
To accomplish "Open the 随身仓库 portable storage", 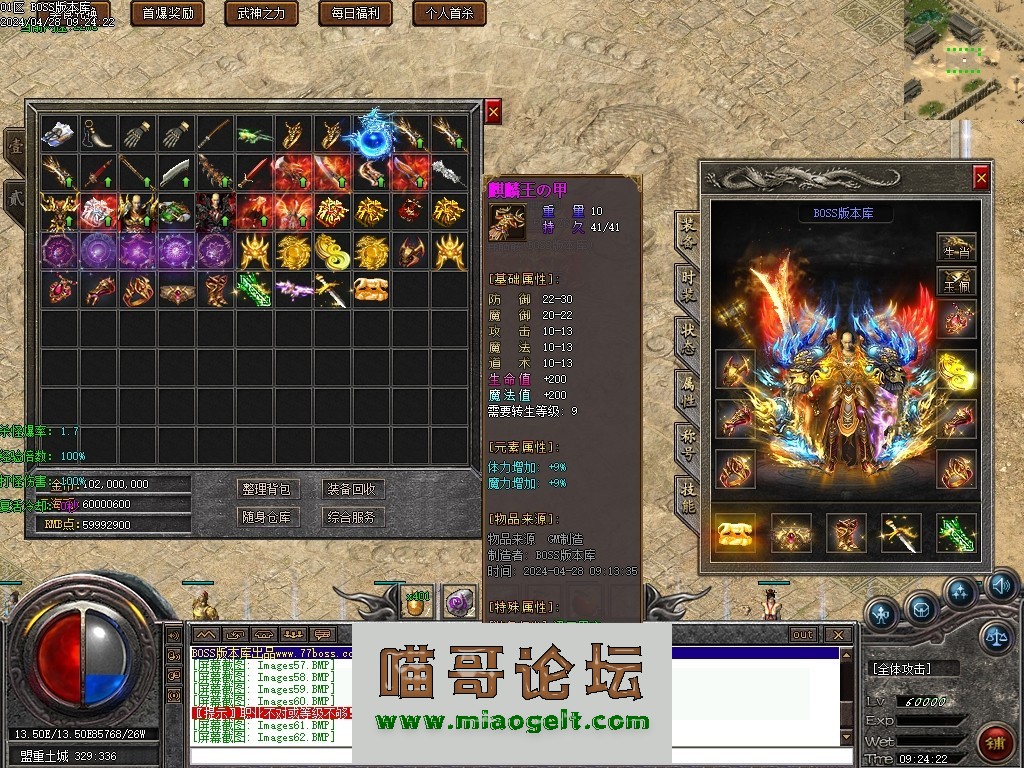I will (x=267, y=517).
